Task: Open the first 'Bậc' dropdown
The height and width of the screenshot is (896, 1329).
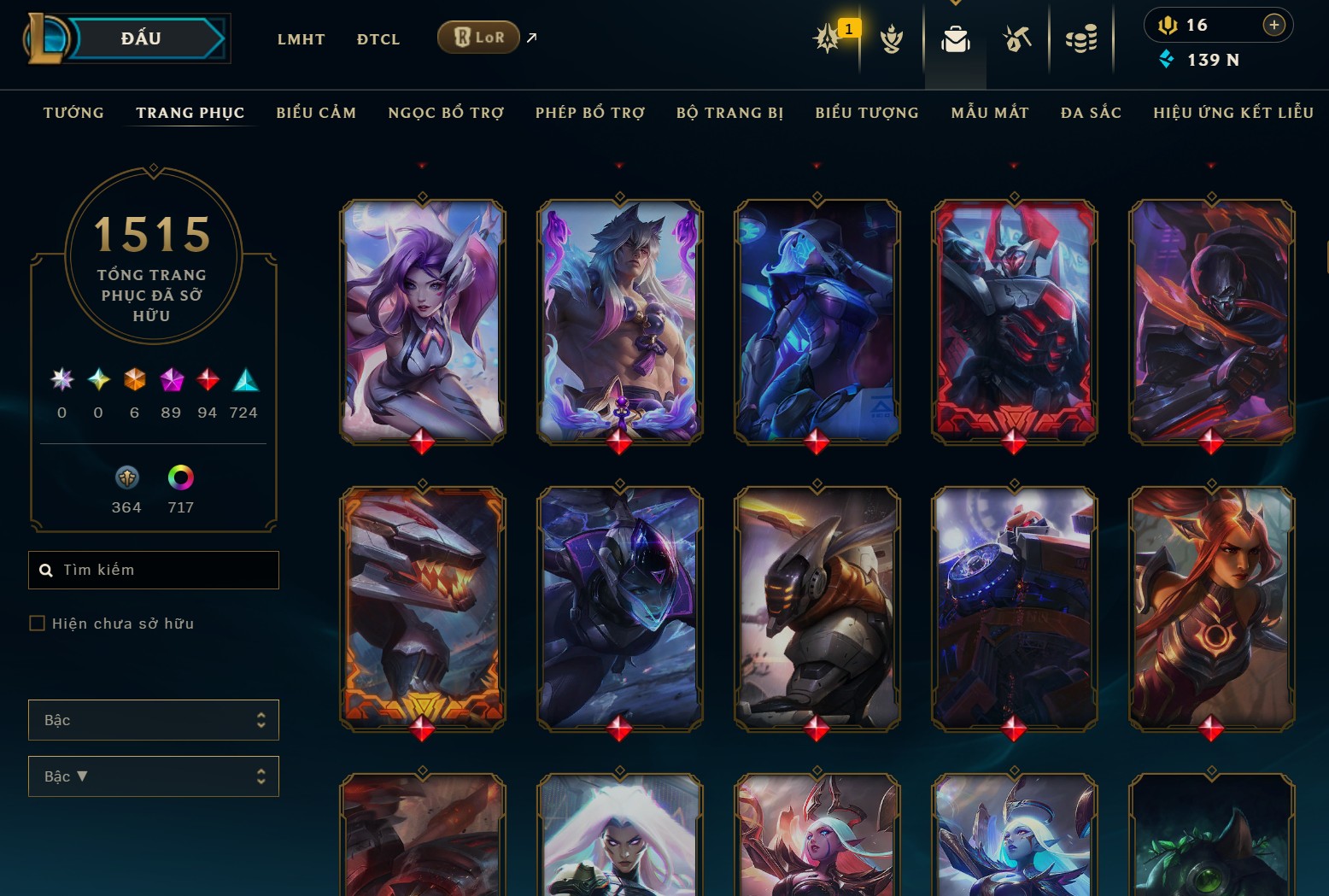Action: click(x=154, y=720)
